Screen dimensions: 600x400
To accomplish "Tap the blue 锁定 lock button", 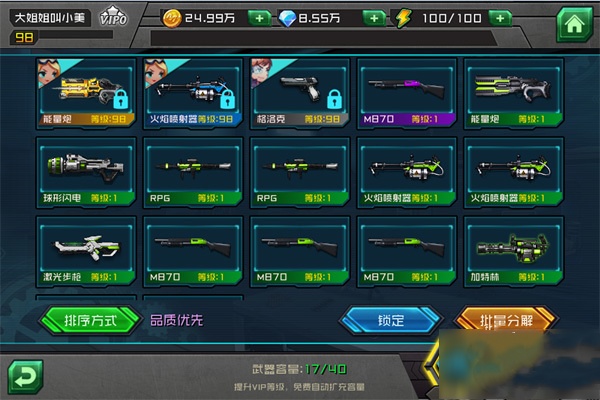I will point(390,320).
